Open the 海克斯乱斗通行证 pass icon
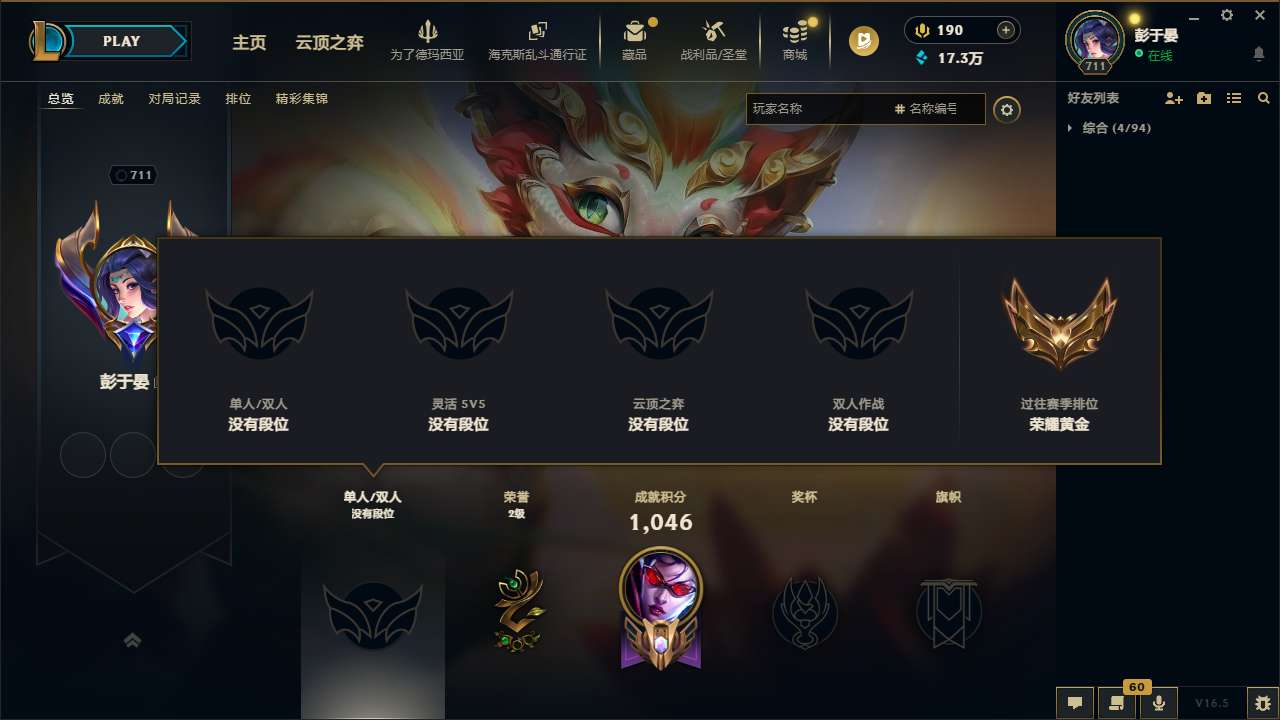Viewport: 1280px width, 720px height. 537,38
